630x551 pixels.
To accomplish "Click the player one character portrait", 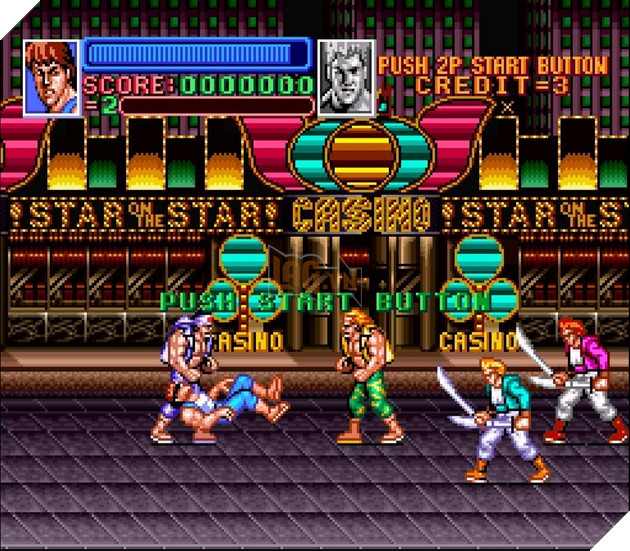I will [x=51, y=77].
